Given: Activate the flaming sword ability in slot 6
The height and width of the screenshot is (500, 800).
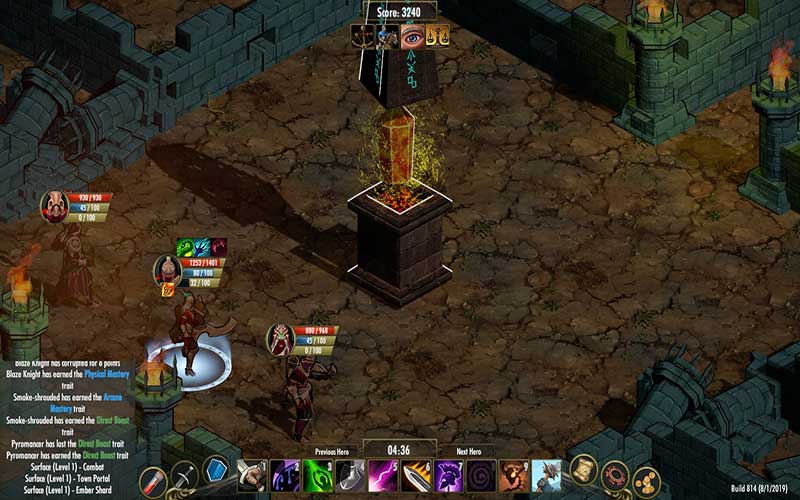Looking at the screenshot, I should pos(416,475).
